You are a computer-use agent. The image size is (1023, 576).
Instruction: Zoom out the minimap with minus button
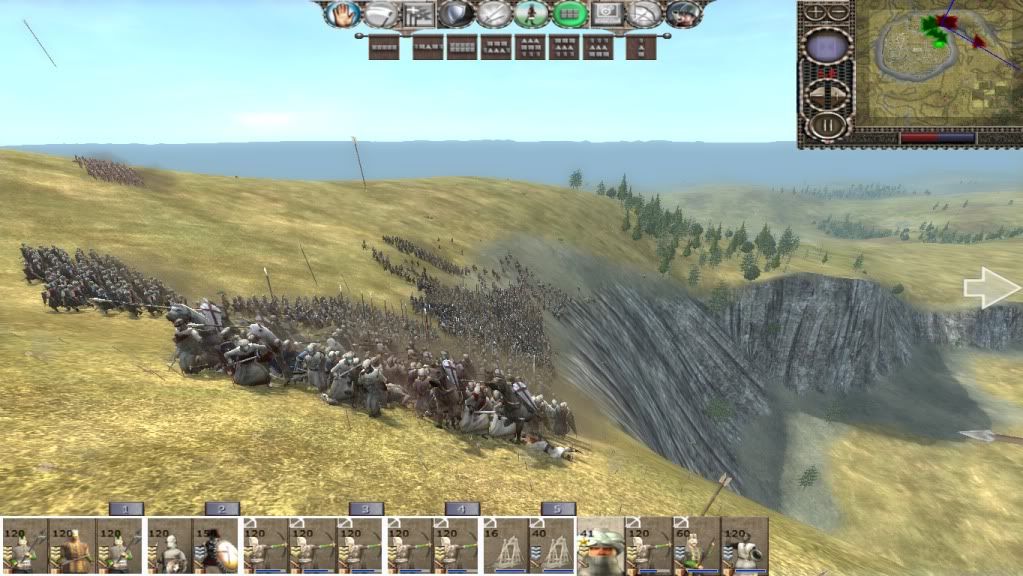coord(840,13)
